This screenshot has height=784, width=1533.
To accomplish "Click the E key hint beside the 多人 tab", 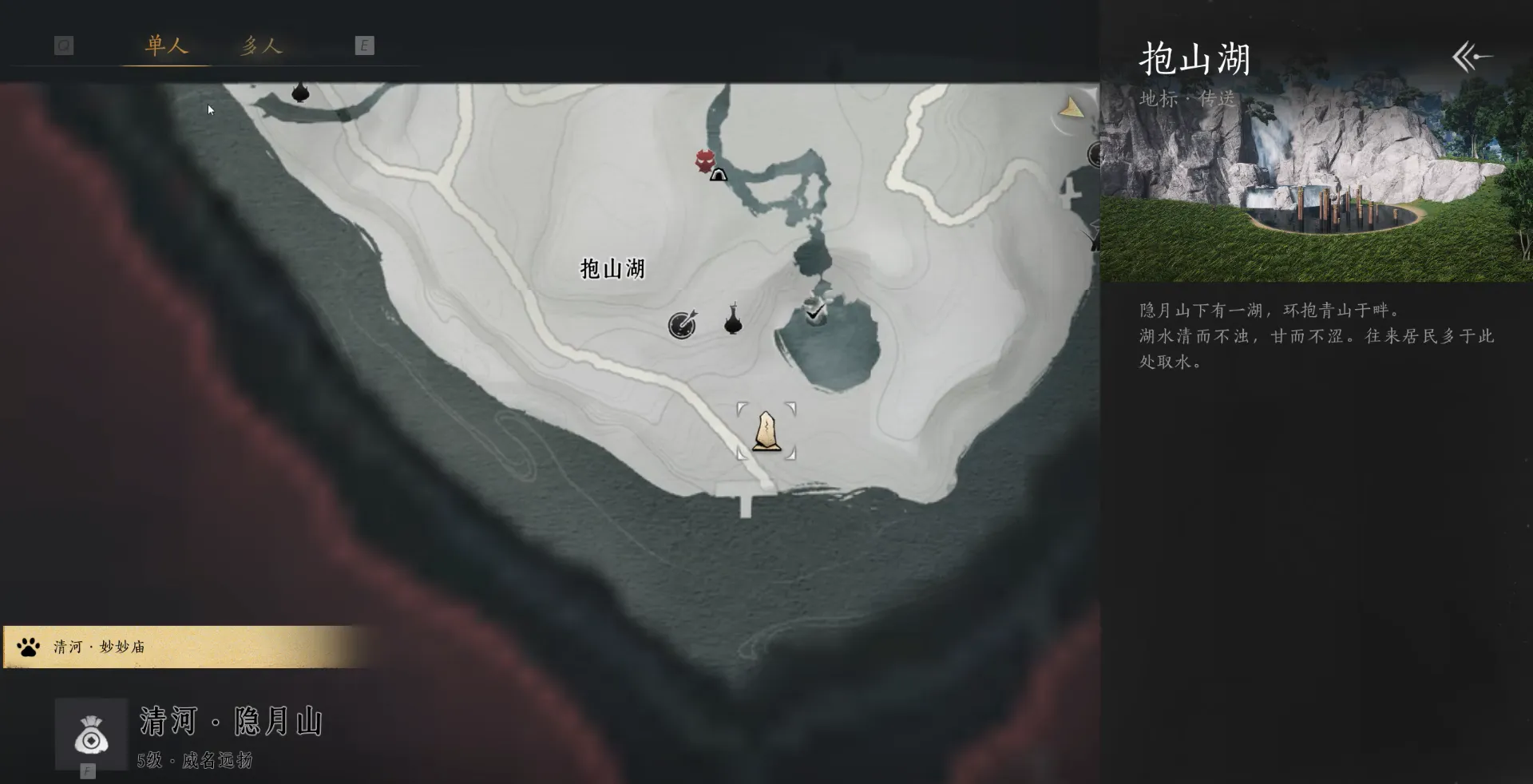I will (x=366, y=46).
